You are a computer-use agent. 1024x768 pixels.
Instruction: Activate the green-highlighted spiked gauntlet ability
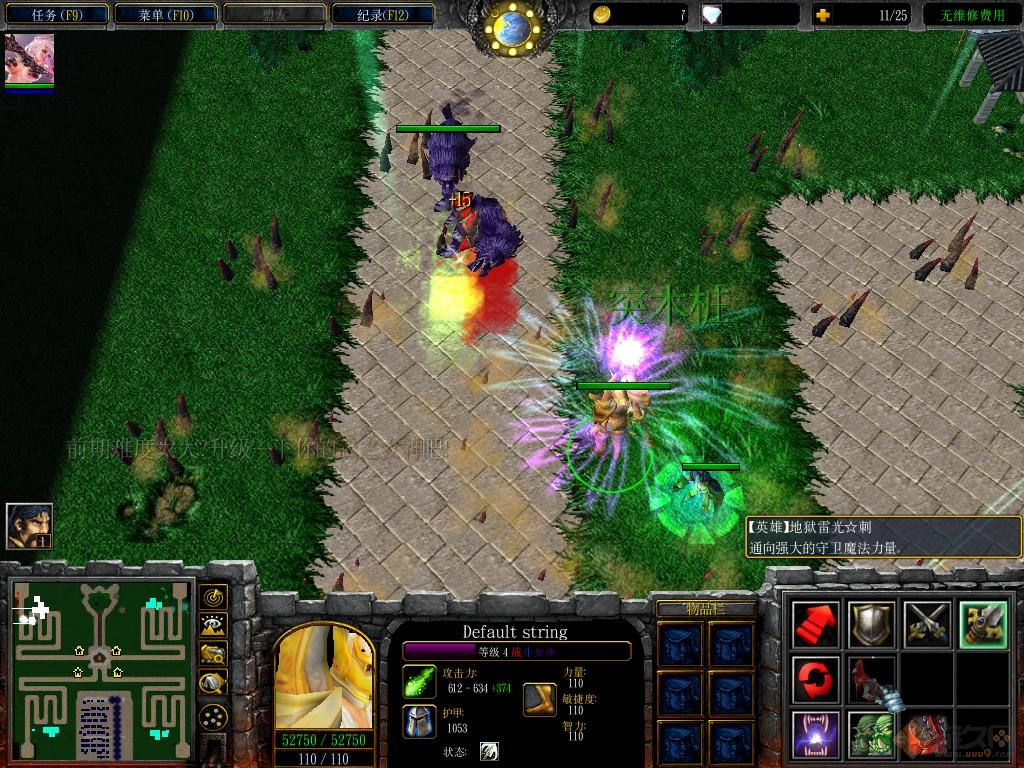(x=981, y=624)
